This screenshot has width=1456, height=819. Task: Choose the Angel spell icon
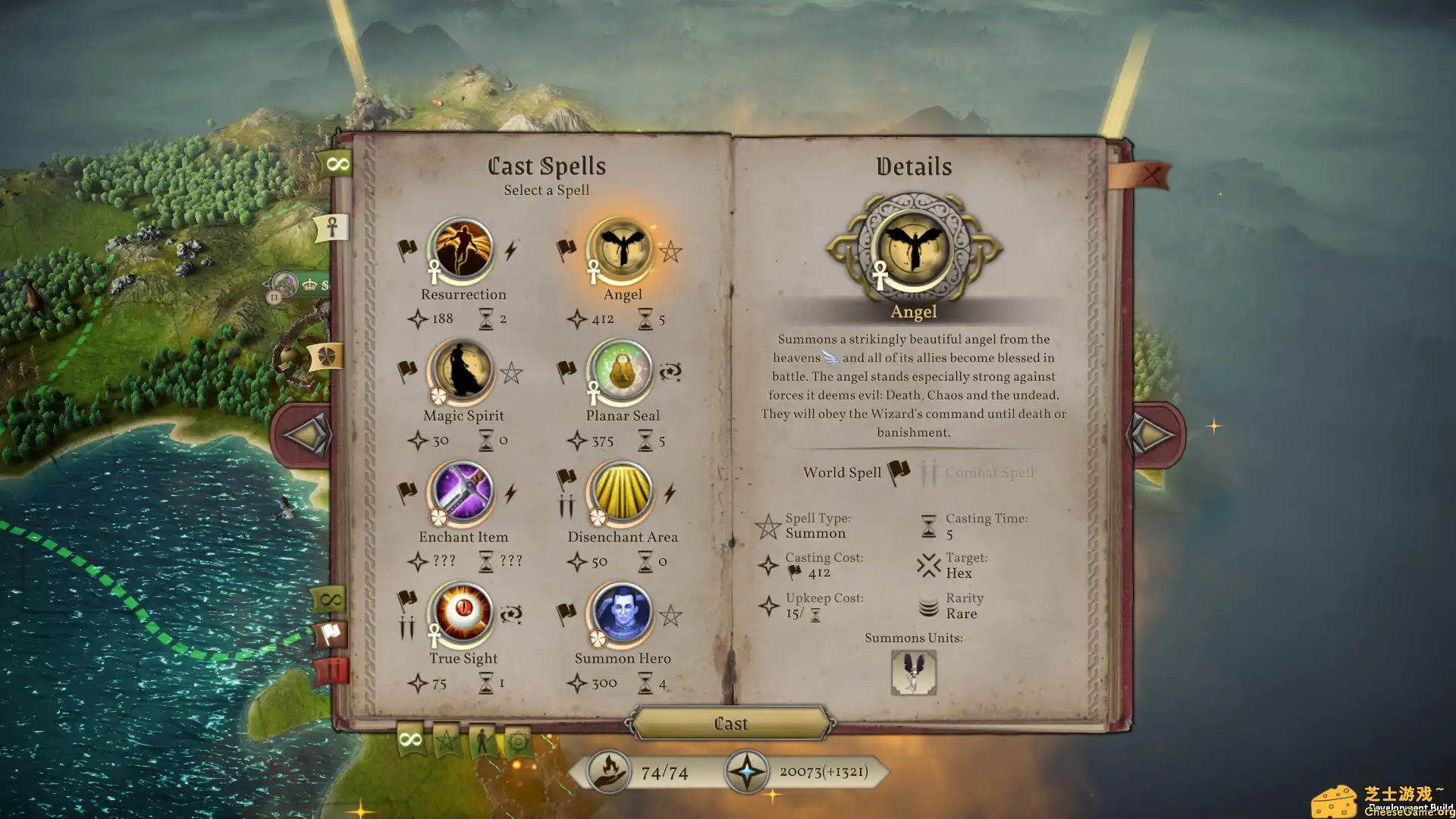(x=621, y=249)
